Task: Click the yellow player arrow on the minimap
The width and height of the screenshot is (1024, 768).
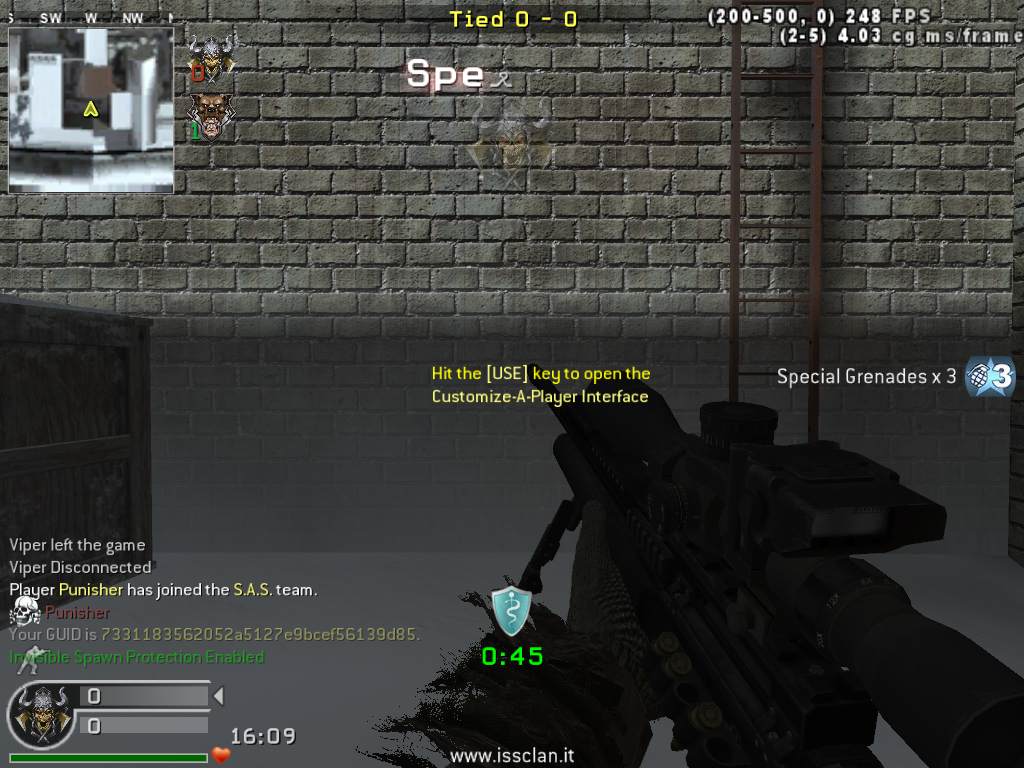Action: (91, 108)
